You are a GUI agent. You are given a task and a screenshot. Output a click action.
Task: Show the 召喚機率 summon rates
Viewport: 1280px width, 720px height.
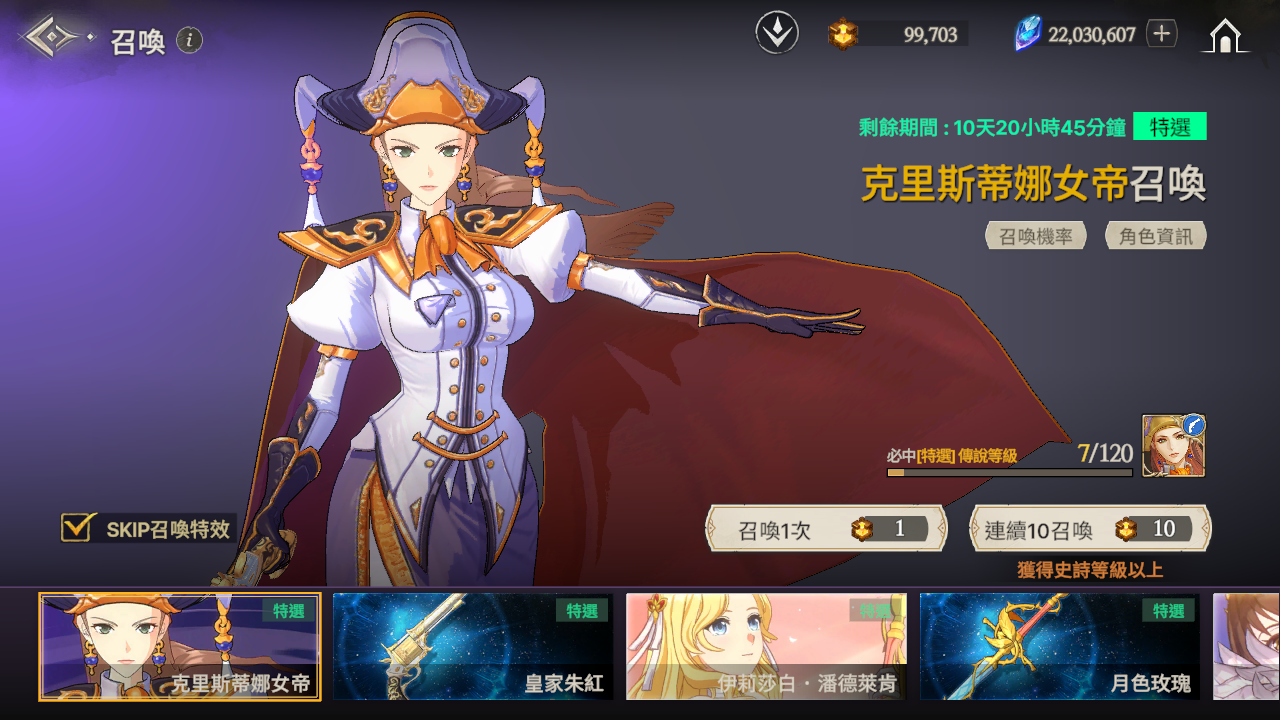(x=1036, y=236)
